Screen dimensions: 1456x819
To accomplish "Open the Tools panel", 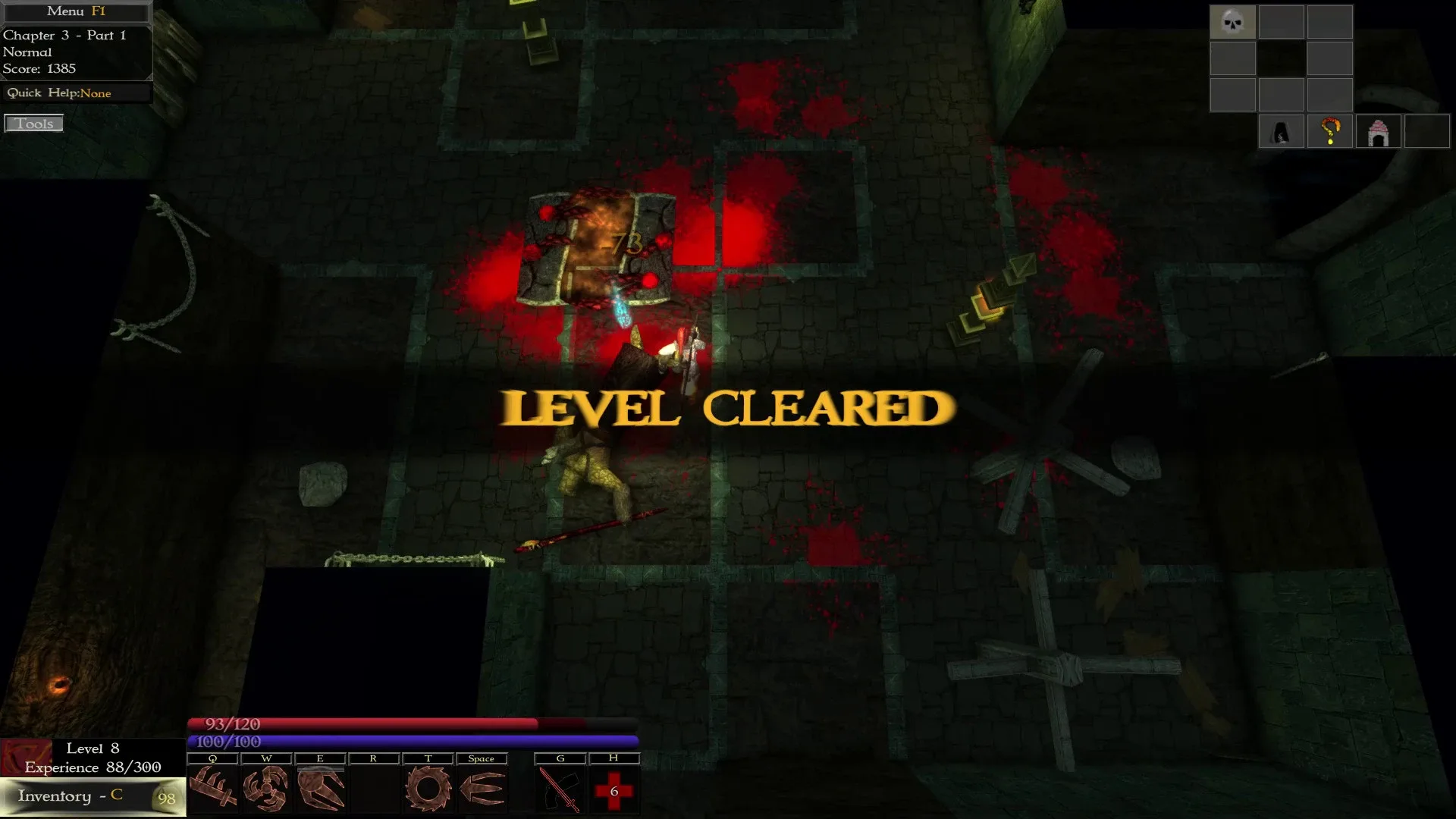I will [x=34, y=123].
